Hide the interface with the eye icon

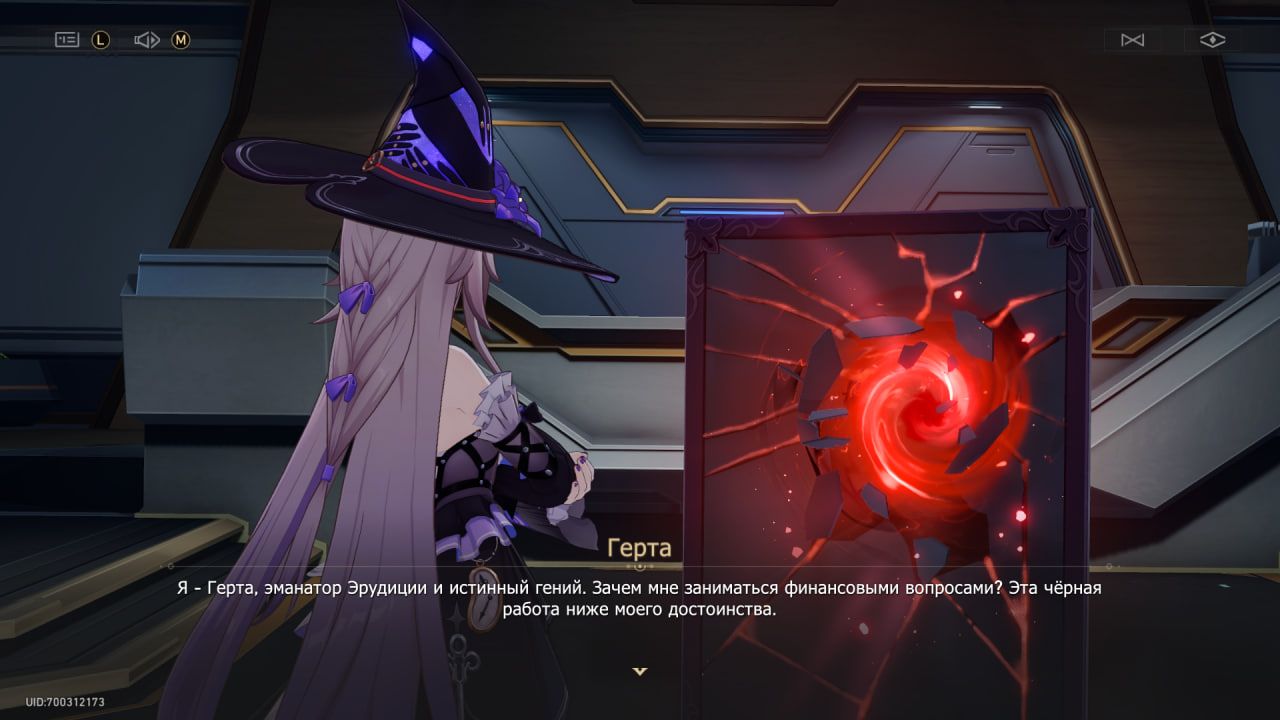(x=1212, y=40)
